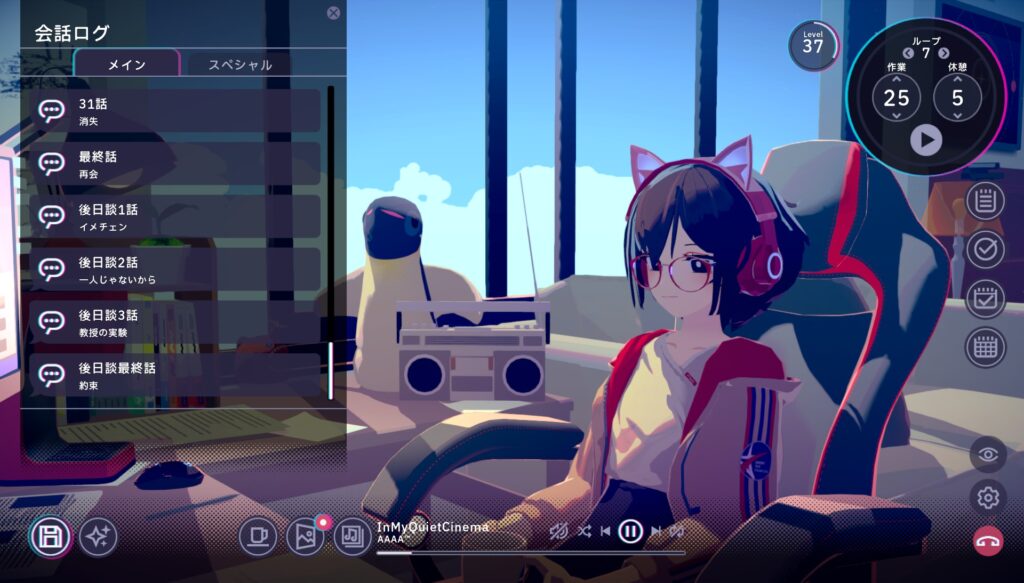Start the pomodoro timer with the play button
1024x583 pixels.
926,140
